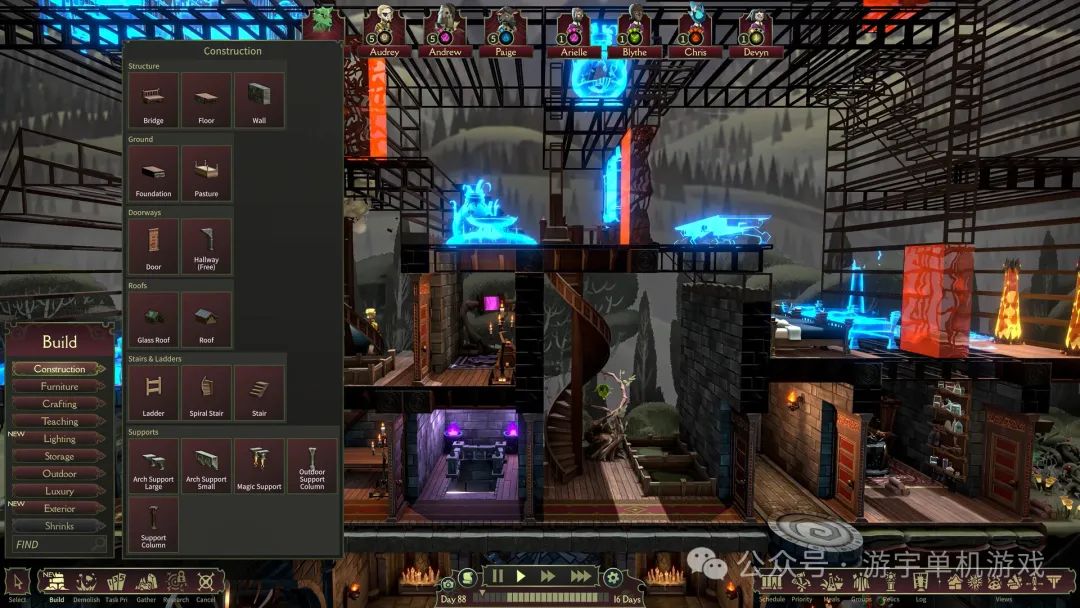This screenshot has width=1080, height=608.
Task: Open the settings gear button
Action: (x=612, y=577)
